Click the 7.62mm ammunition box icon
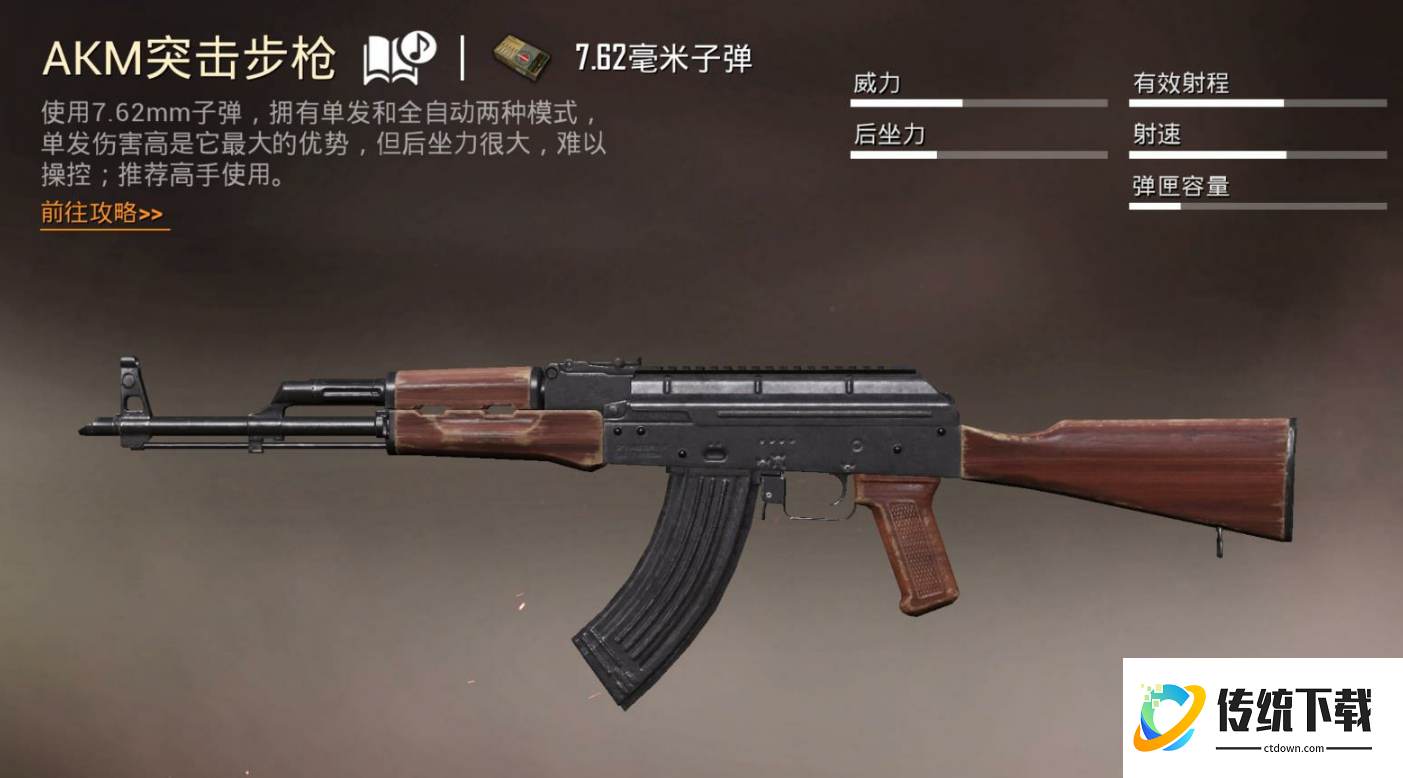1403x778 pixels. click(x=516, y=57)
